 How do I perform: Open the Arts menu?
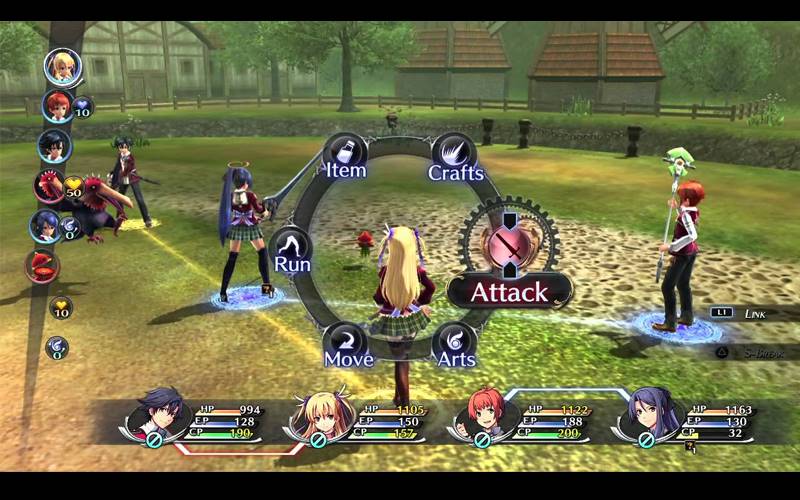point(455,345)
